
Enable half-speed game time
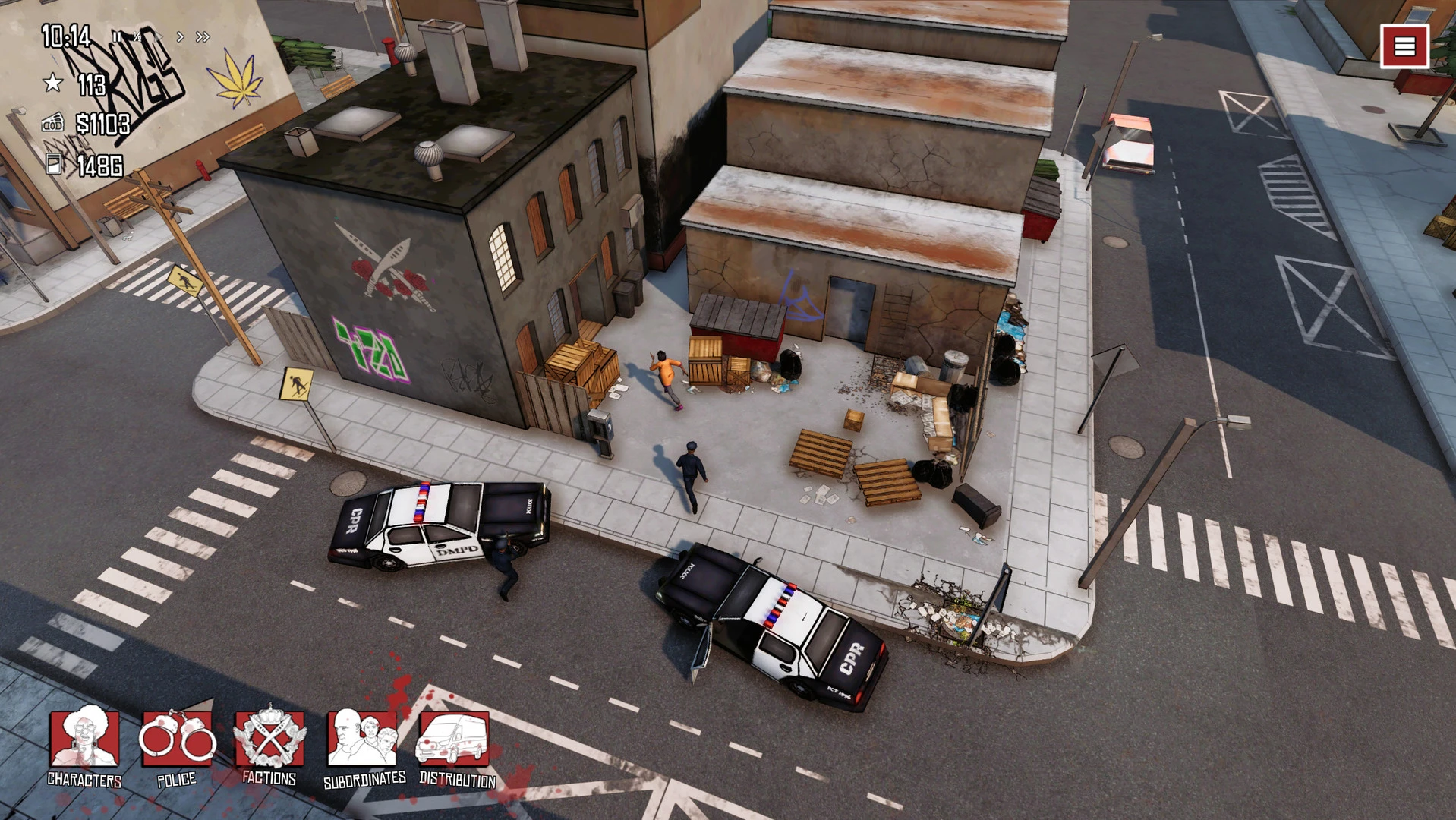point(138,35)
